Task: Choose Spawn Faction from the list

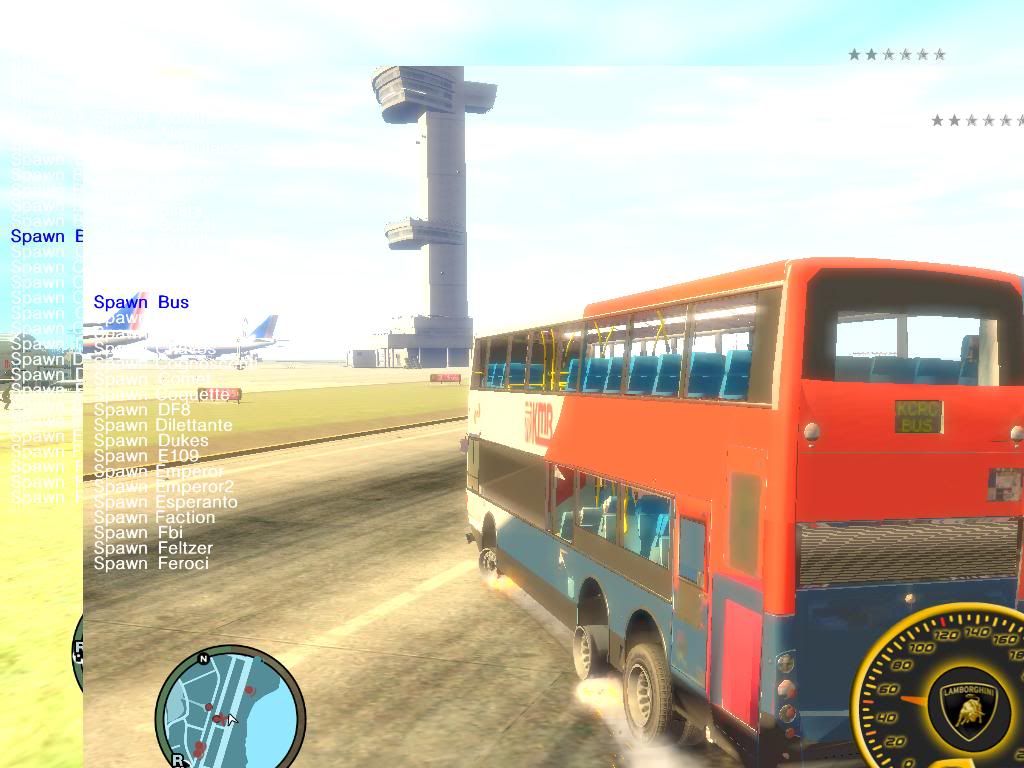Action: coord(154,518)
